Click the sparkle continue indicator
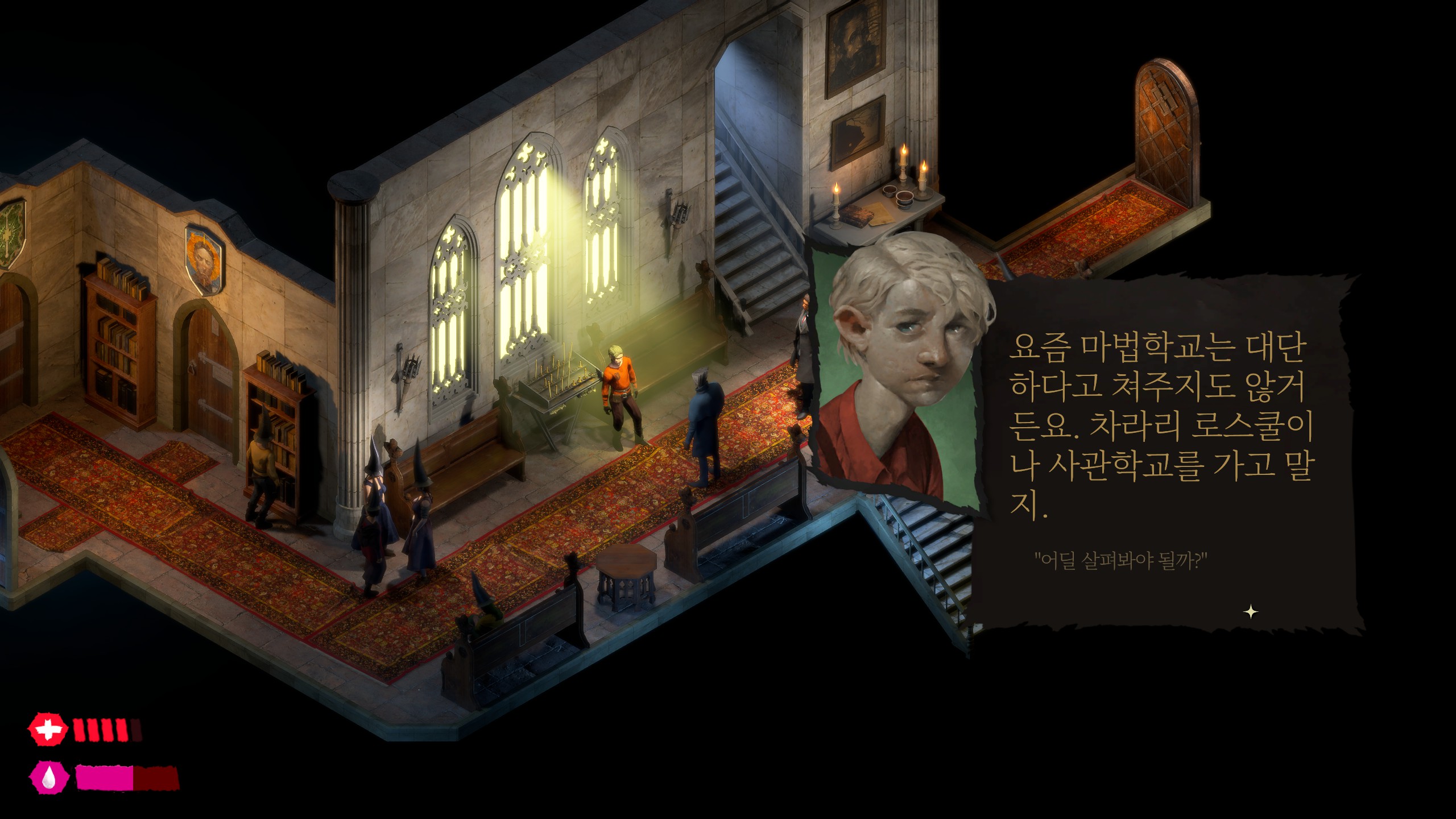 point(1250,613)
